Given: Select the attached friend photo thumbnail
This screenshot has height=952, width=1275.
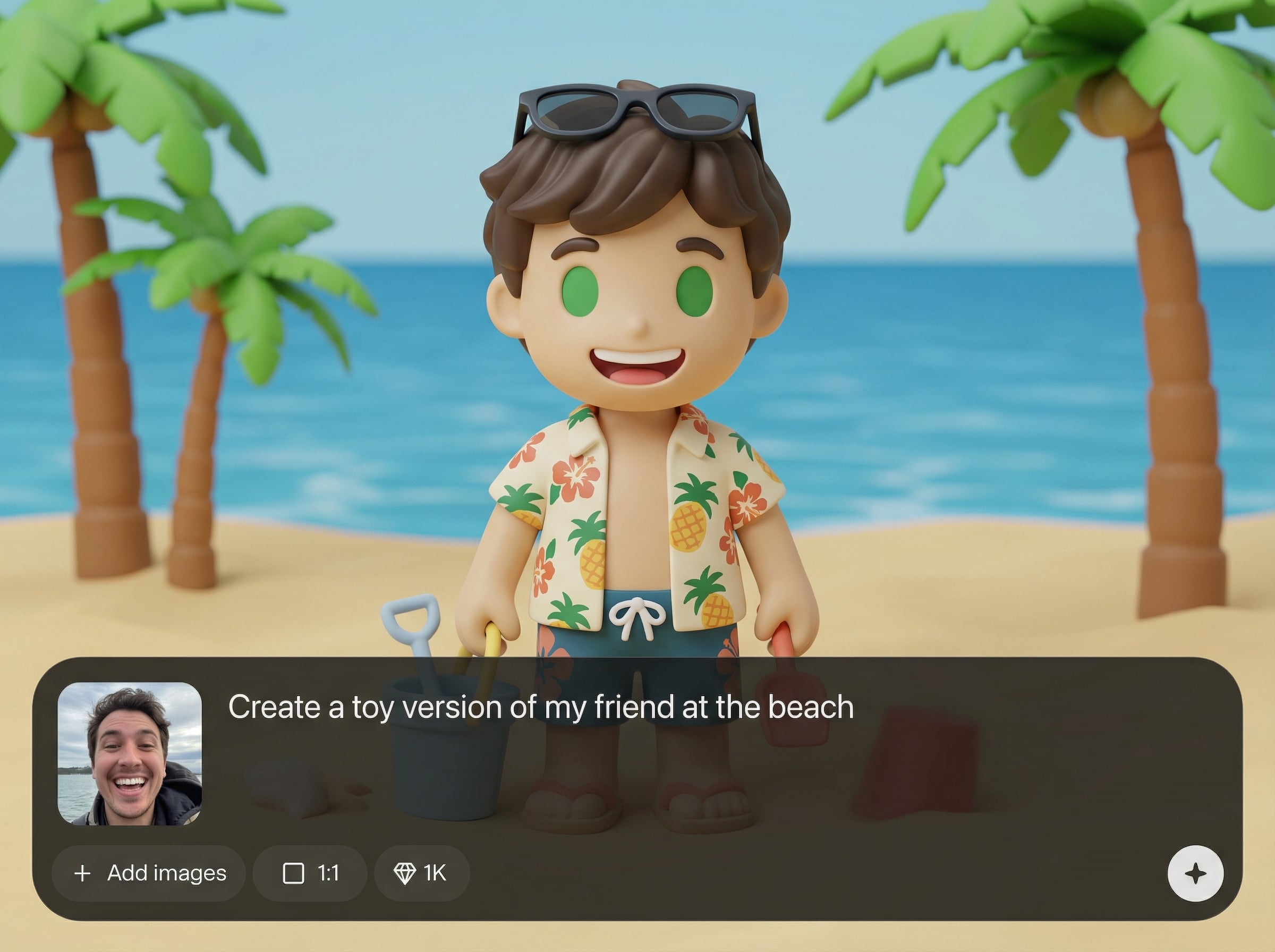Looking at the screenshot, I should (130, 754).
